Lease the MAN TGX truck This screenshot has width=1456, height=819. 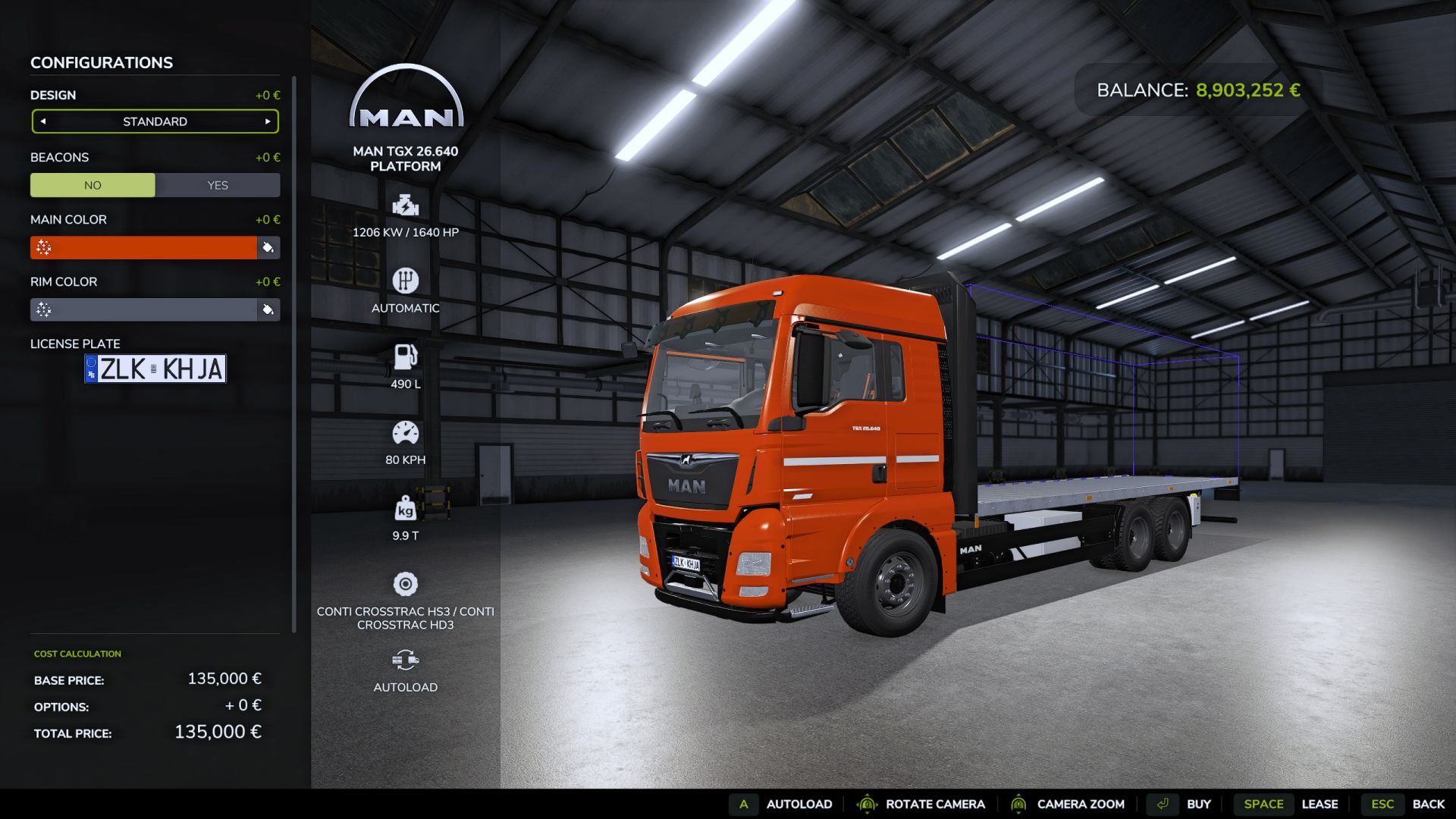pos(1320,804)
